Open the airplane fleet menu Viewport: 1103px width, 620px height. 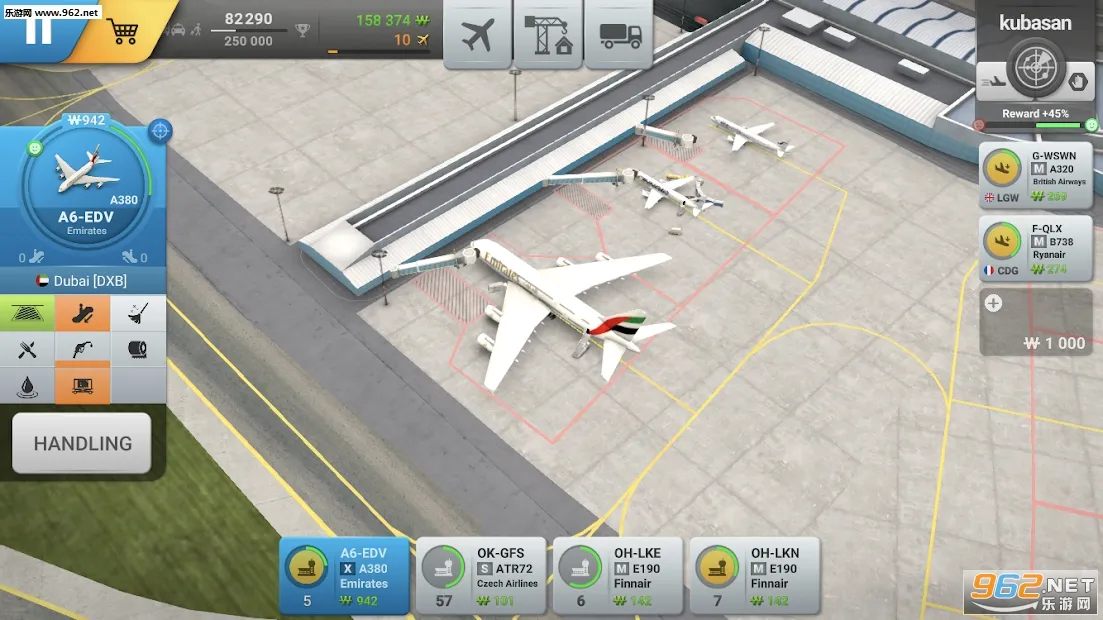click(x=477, y=35)
